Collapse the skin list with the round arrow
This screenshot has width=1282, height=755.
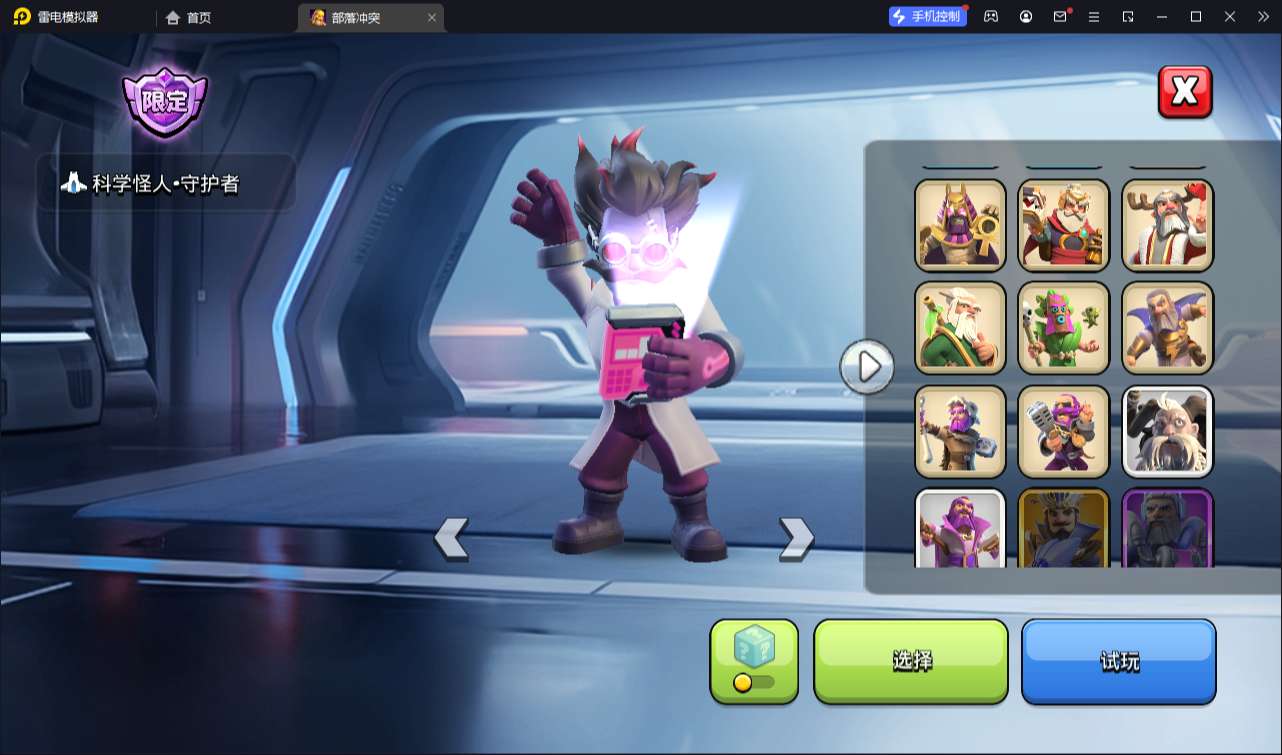(x=866, y=367)
